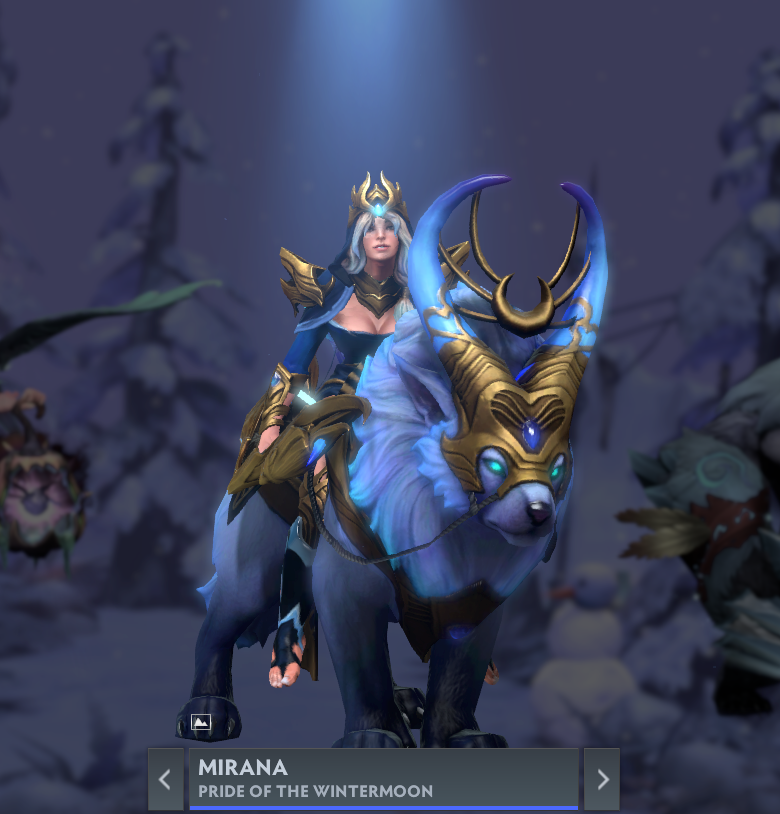Go to the previous hero with left arrow
780x814 pixels.
(166, 779)
